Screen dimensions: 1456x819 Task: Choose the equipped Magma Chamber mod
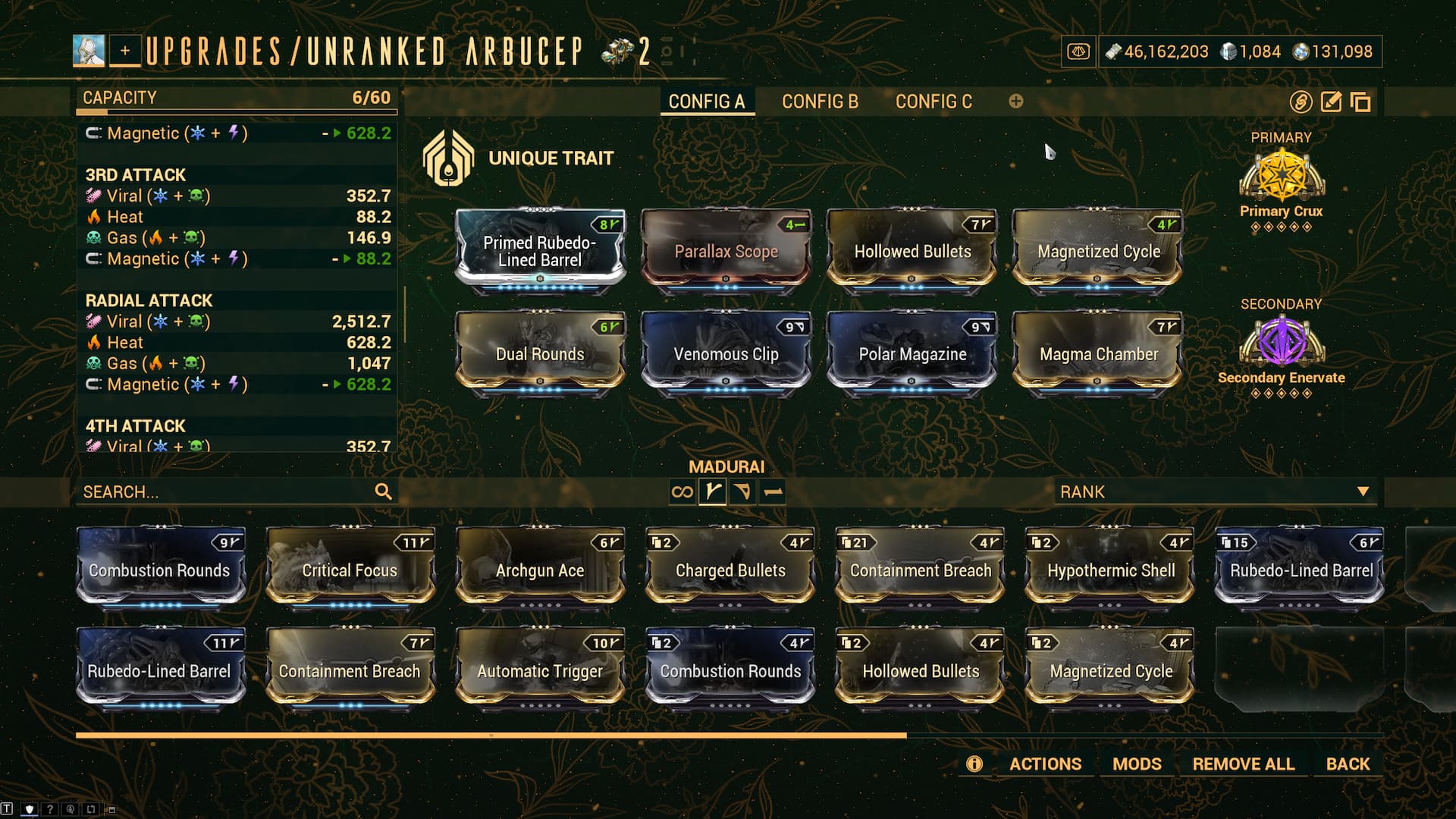pos(1098,353)
